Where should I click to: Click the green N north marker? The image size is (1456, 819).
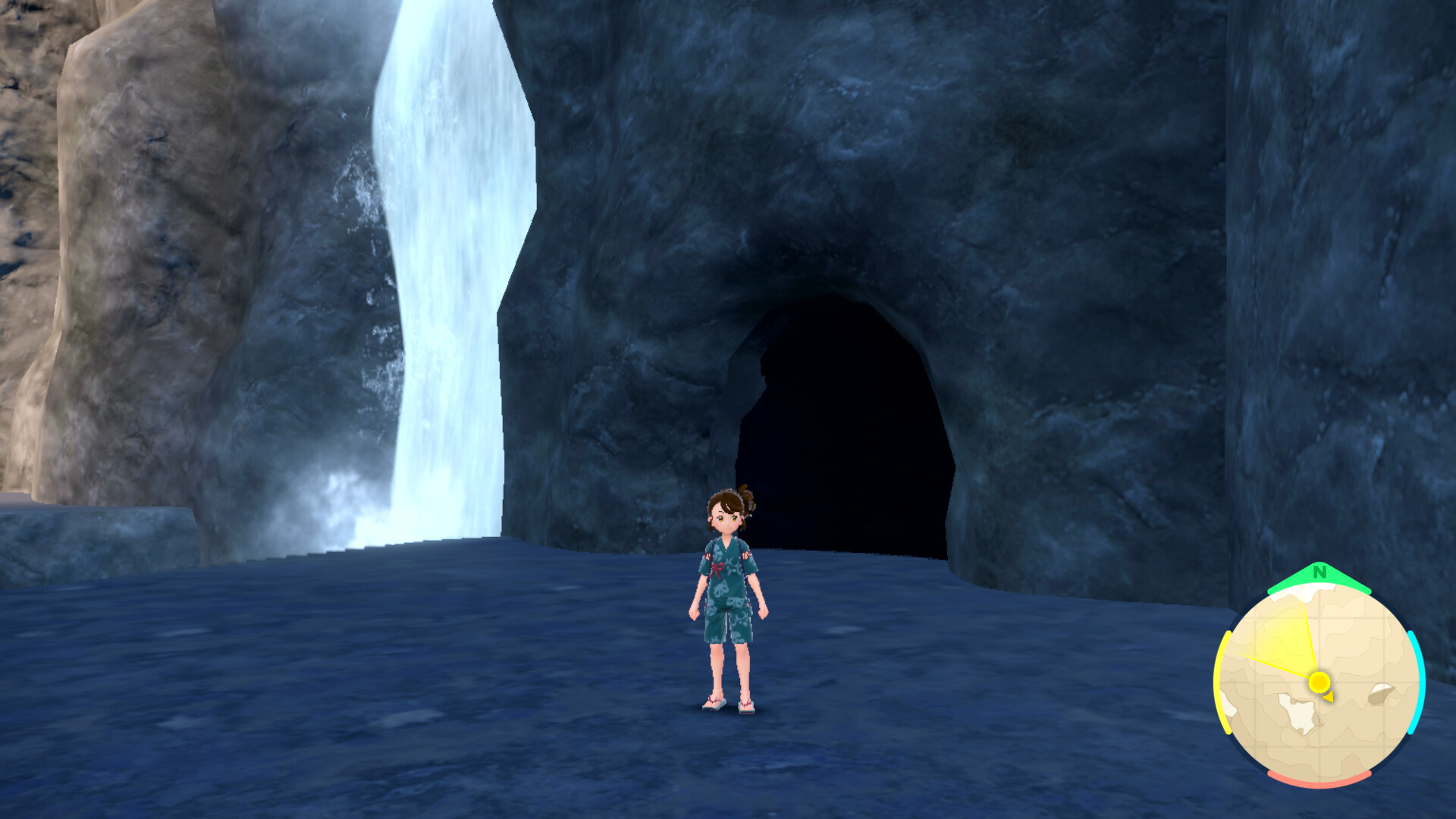1319,573
